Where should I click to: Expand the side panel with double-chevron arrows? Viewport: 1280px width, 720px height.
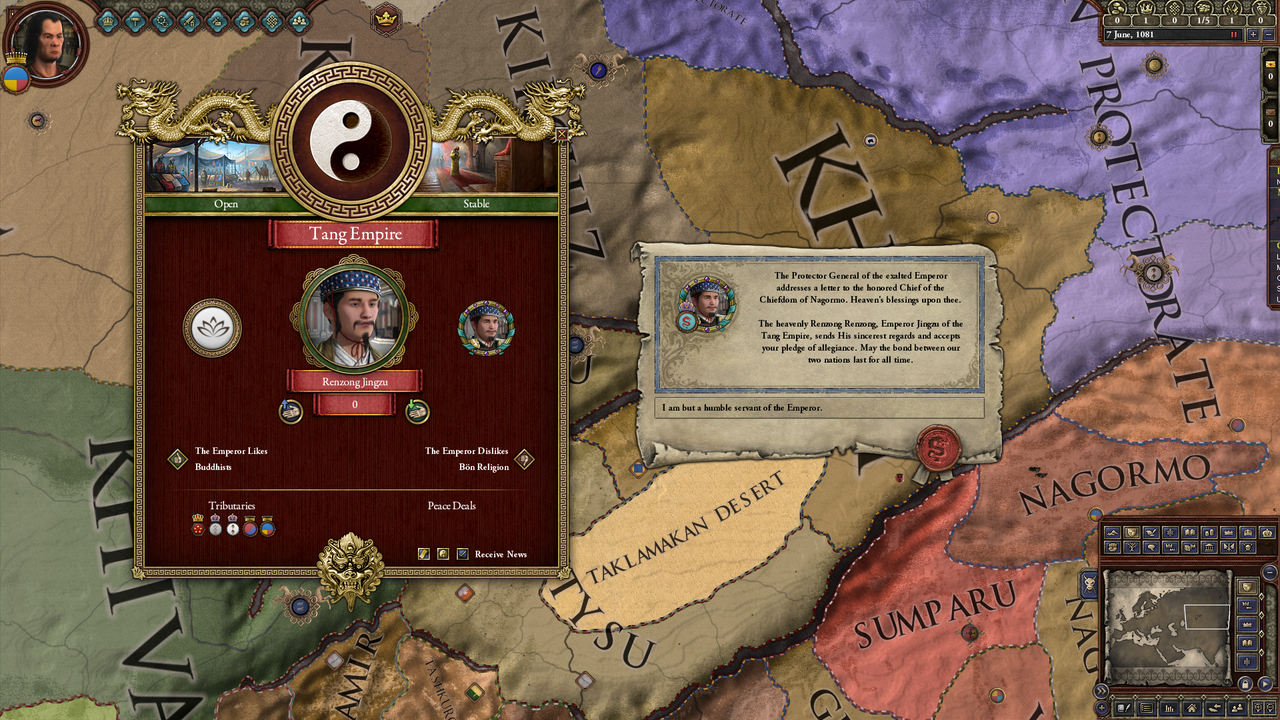coord(1103,690)
